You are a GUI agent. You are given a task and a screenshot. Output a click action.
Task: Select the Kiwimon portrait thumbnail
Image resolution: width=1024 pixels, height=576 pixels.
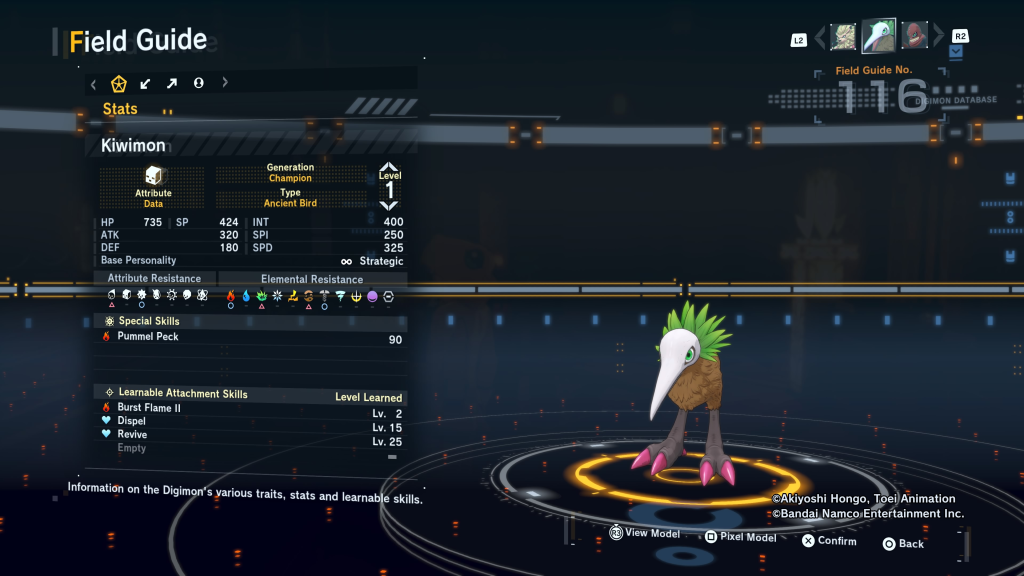(x=879, y=36)
